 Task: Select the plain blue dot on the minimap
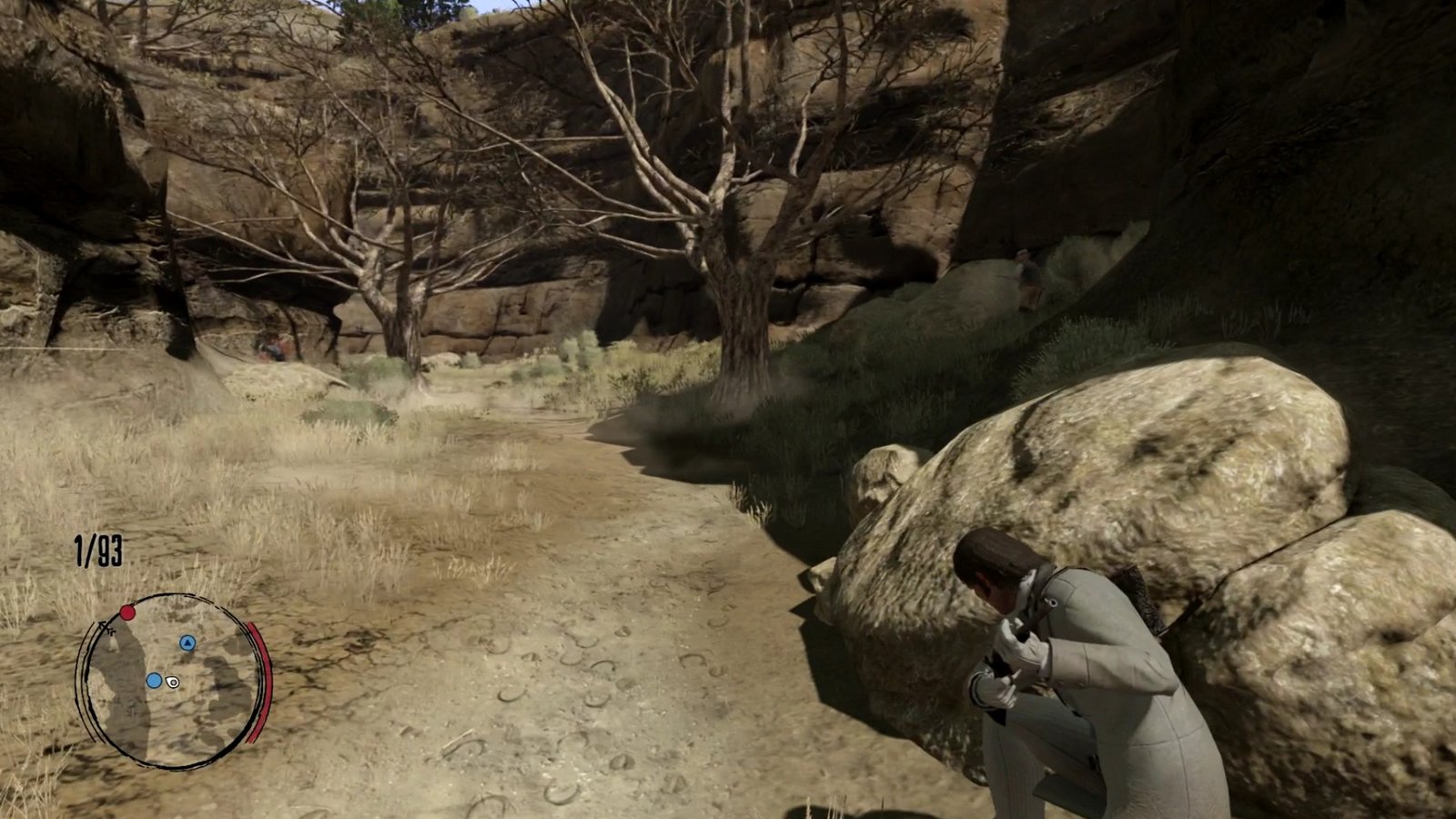click(x=154, y=681)
